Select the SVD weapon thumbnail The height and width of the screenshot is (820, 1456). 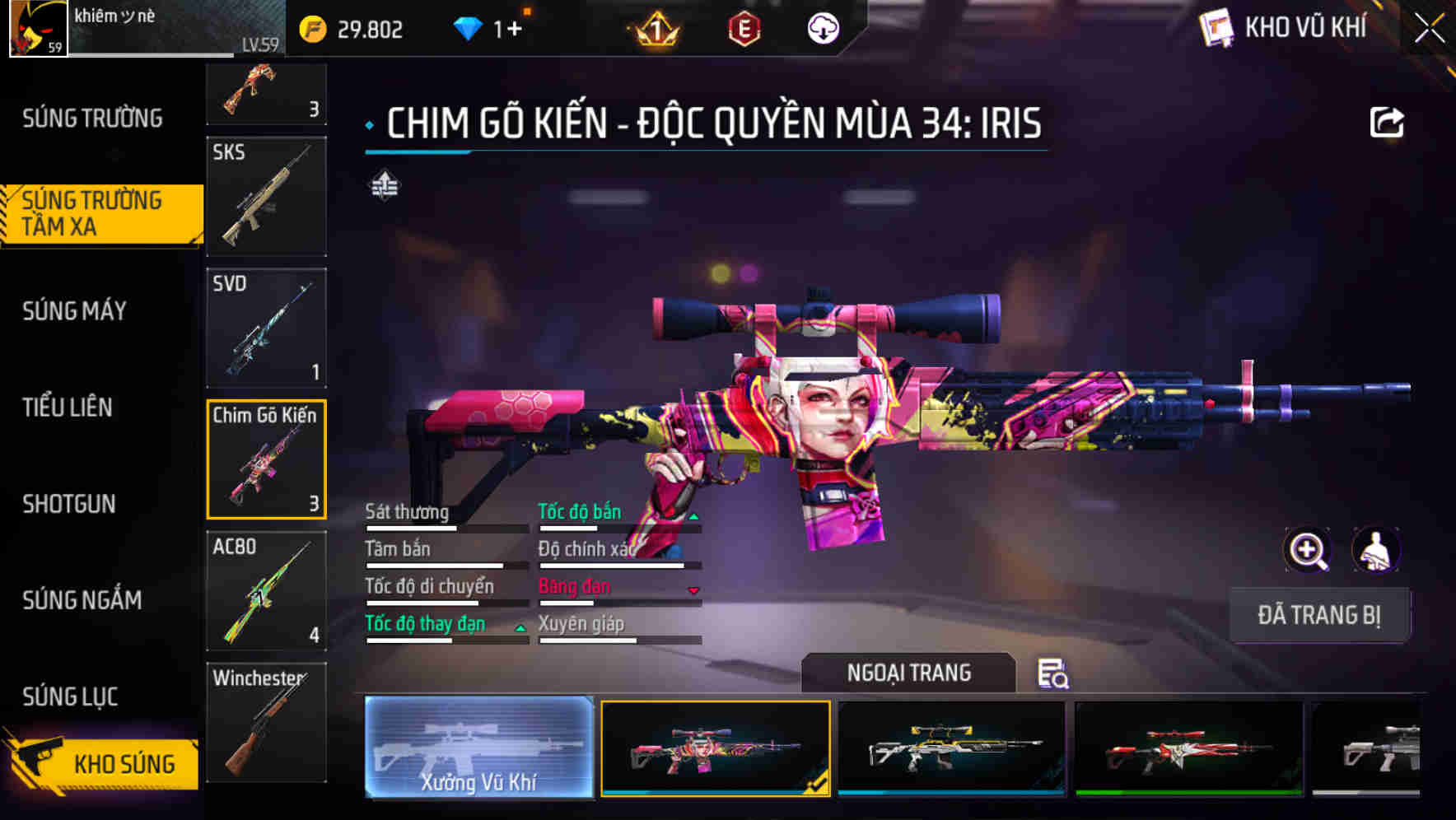265,328
